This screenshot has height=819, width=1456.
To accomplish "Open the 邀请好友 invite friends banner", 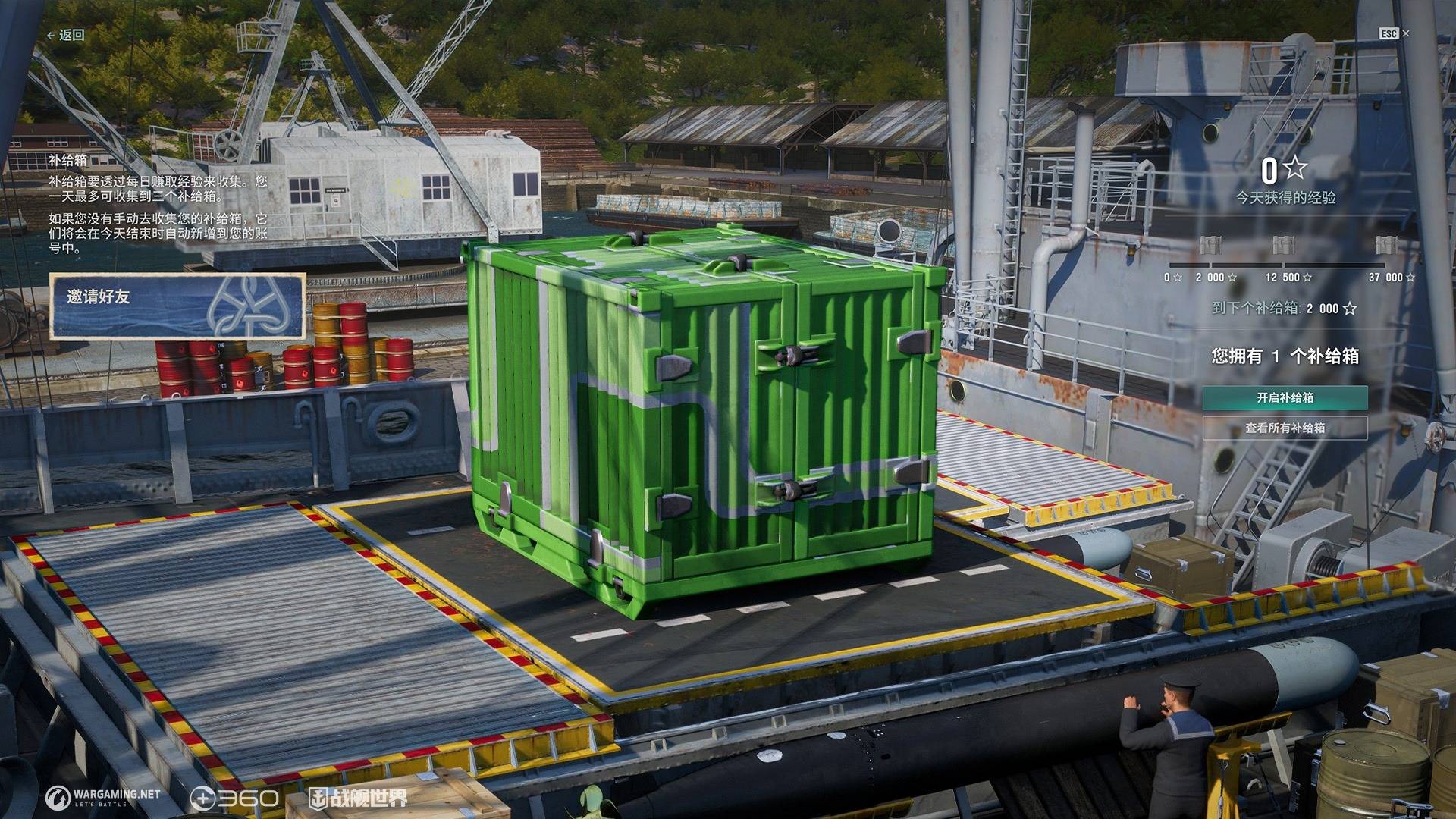I will (x=178, y=306).
